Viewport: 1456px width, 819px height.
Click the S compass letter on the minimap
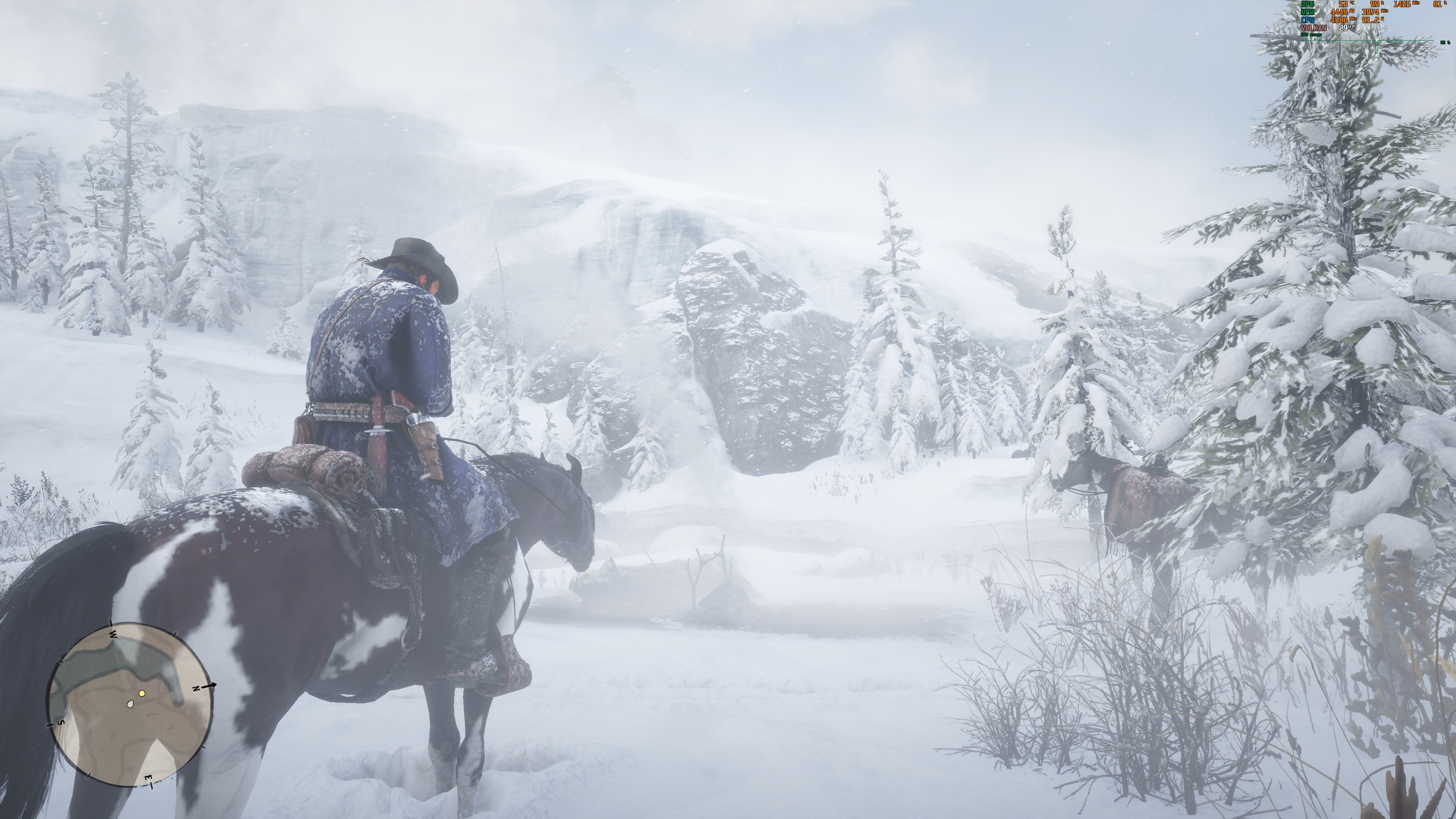[x=61, y=723]
